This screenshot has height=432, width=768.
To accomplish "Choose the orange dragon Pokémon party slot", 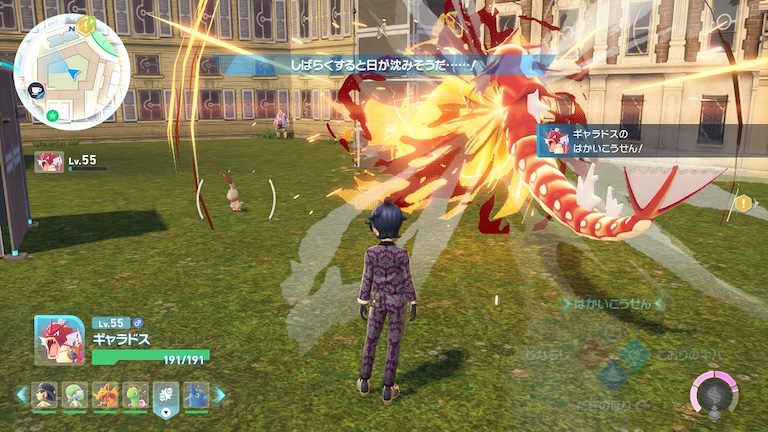I will [105, 395].
